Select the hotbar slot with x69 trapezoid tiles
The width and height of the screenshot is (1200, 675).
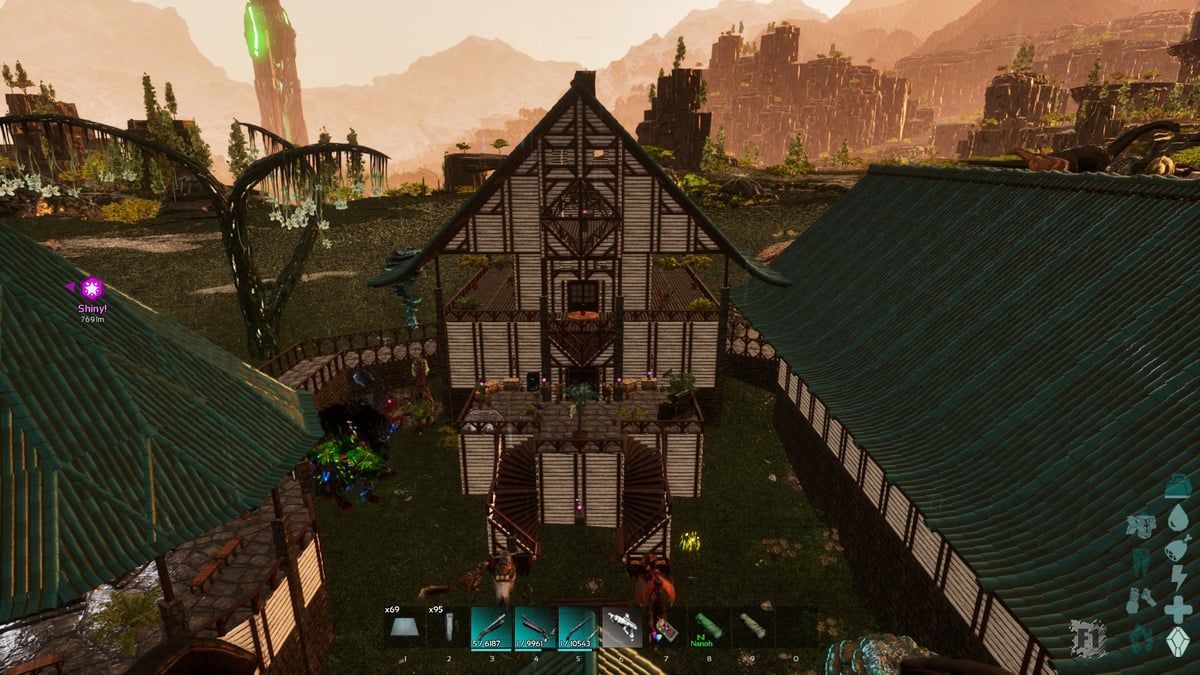pos(405,627)
